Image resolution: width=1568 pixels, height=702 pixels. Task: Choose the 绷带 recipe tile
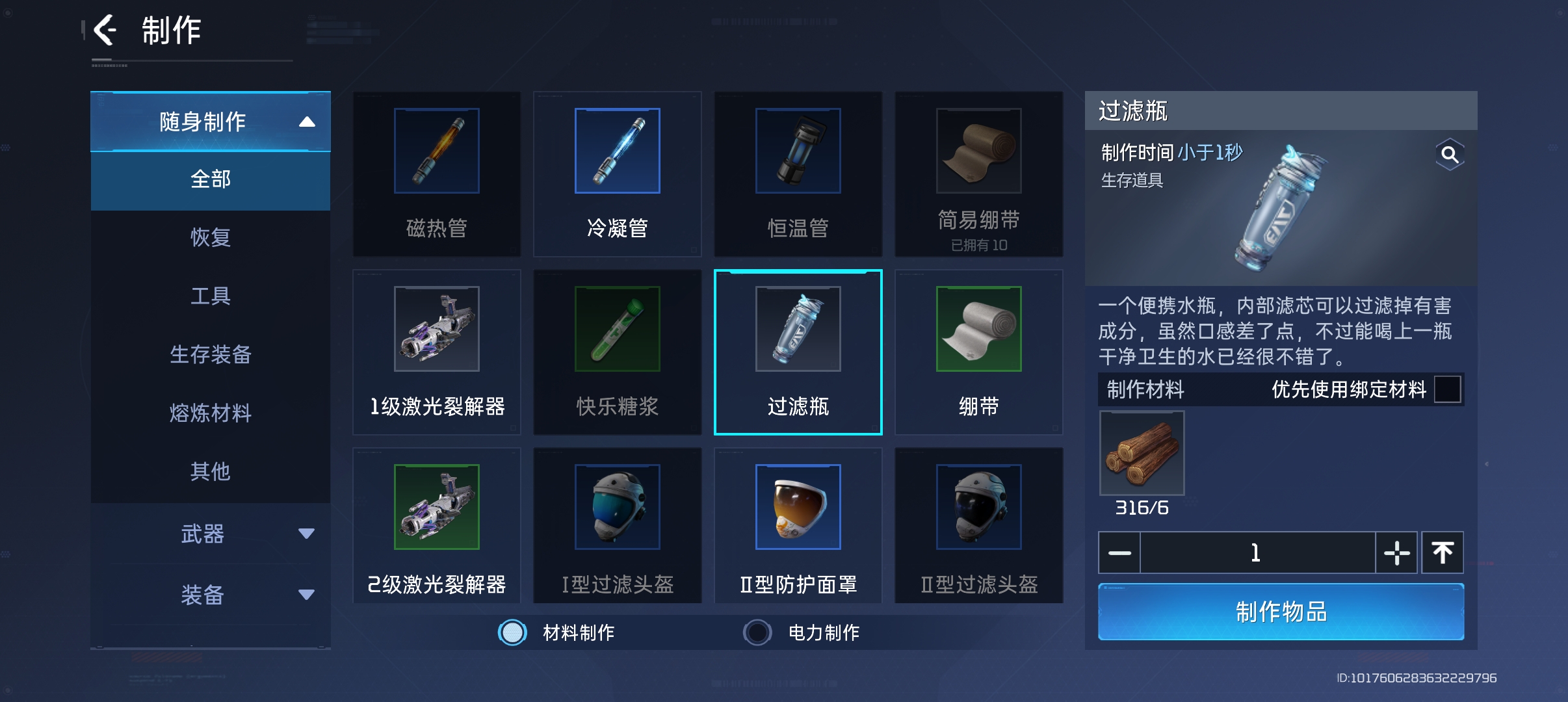(978, 352)
